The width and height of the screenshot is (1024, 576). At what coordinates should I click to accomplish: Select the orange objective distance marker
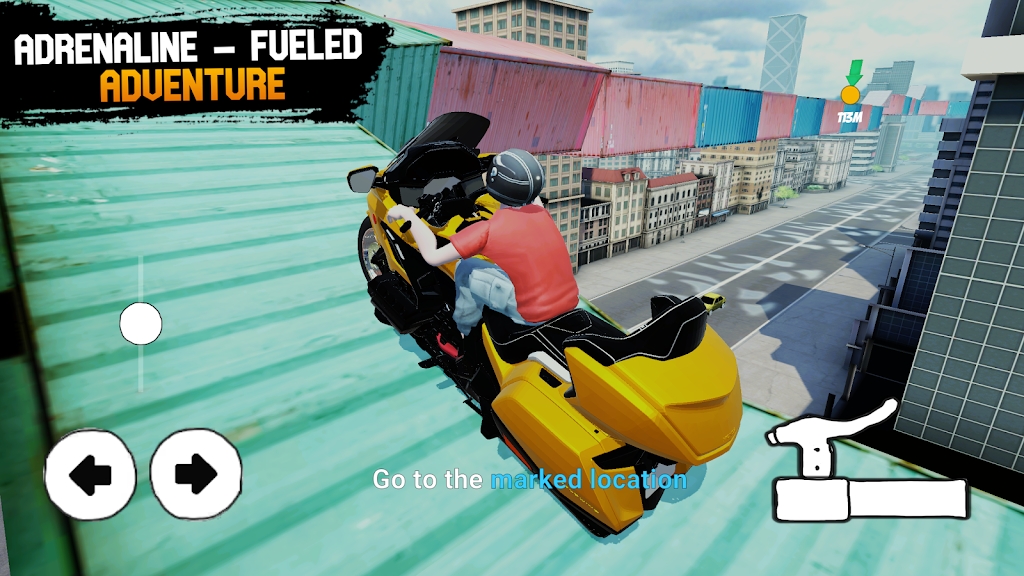851,96
